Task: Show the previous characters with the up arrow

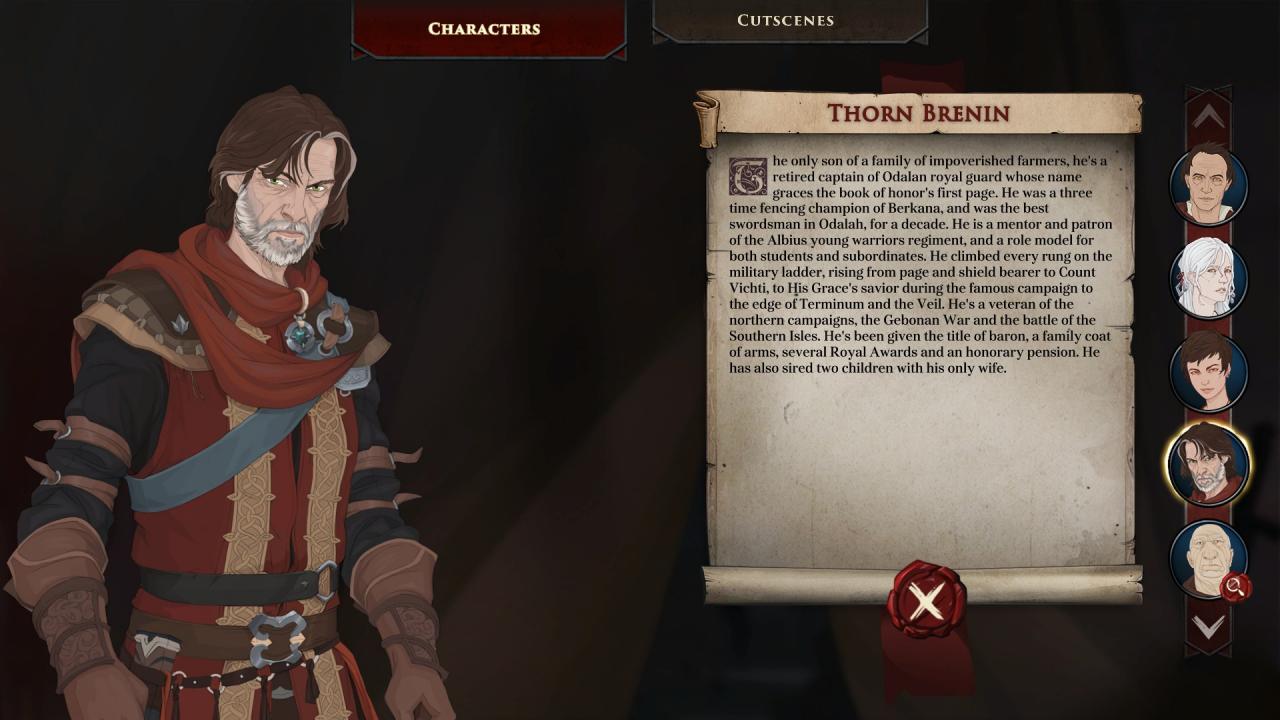Action: click(x=1208, y=116)
